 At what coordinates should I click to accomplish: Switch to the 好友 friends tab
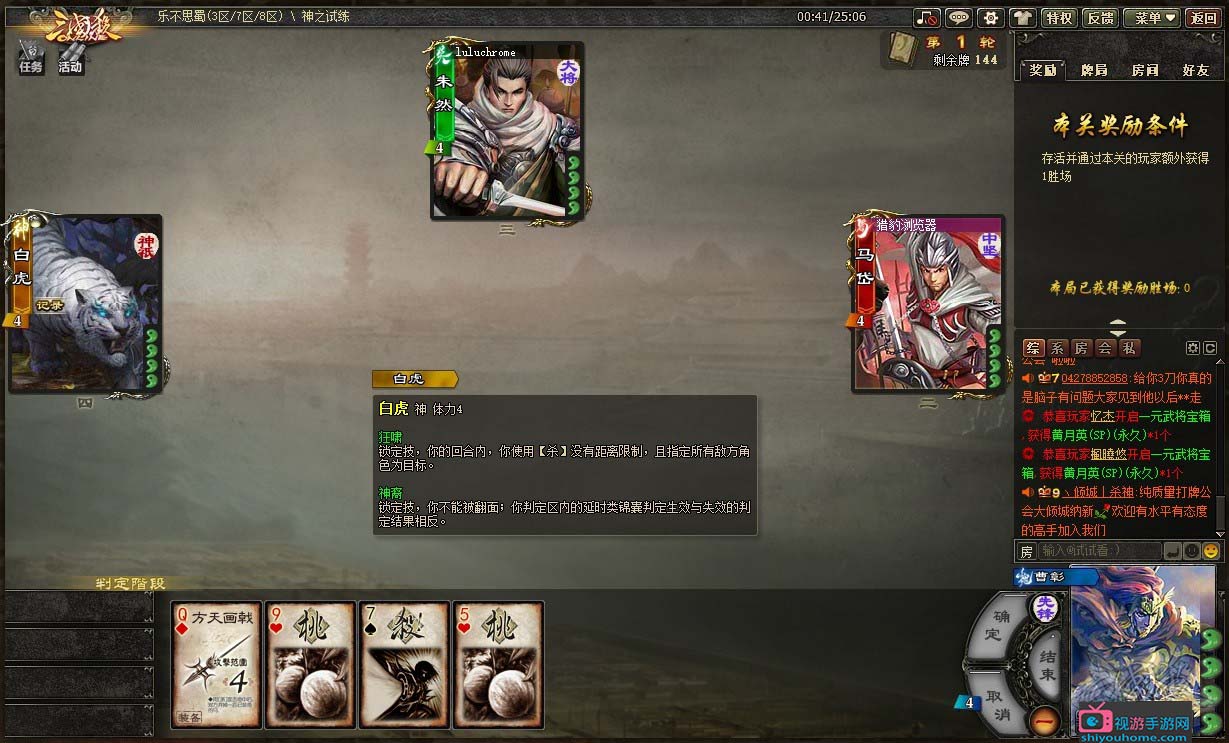[x=1195, y=70]
